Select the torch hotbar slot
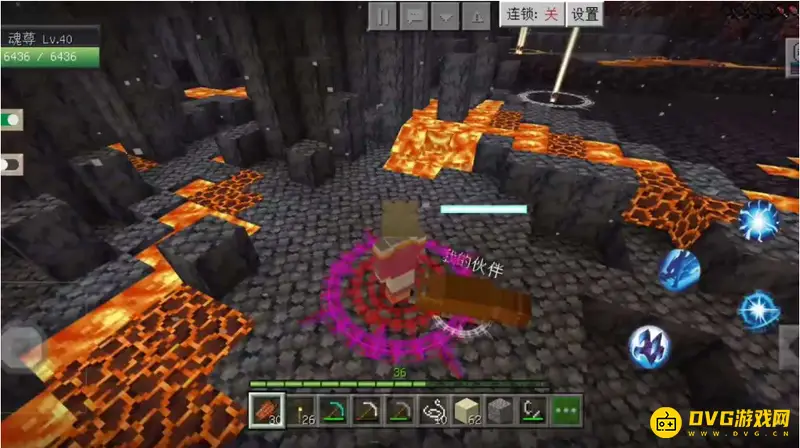The height and width of the screenshot is (448, 800). tap(300, 409)
